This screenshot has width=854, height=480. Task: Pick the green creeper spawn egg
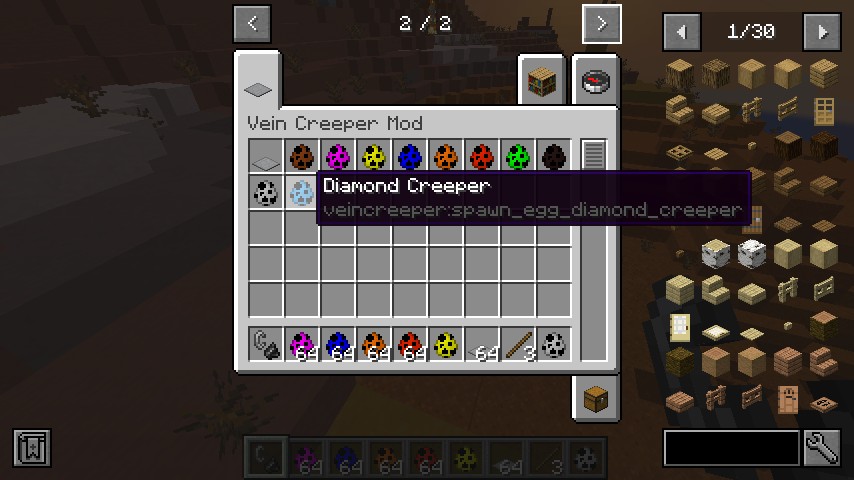(x=517, y=156)
